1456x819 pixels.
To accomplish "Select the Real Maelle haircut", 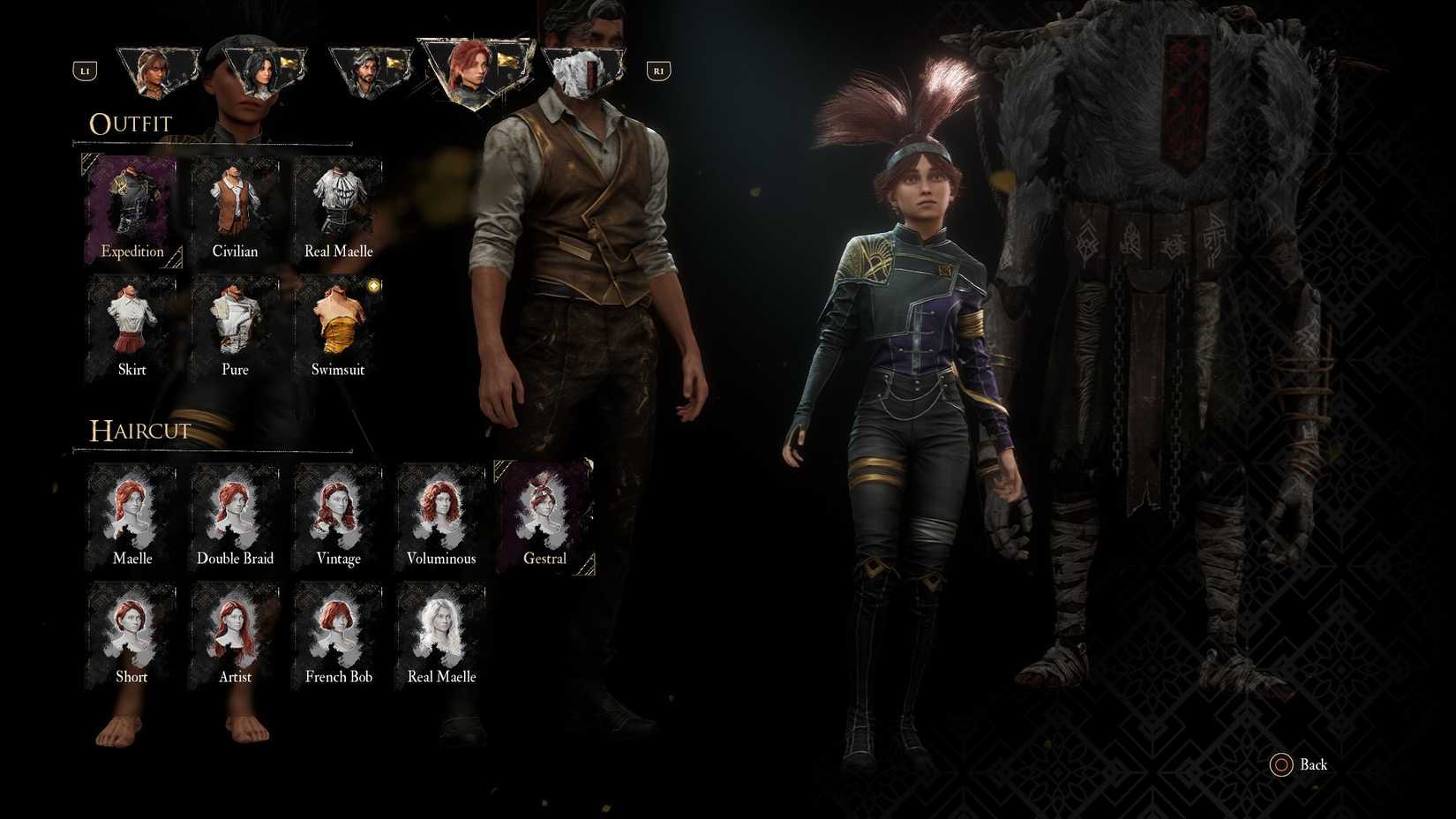I will 441,630.
